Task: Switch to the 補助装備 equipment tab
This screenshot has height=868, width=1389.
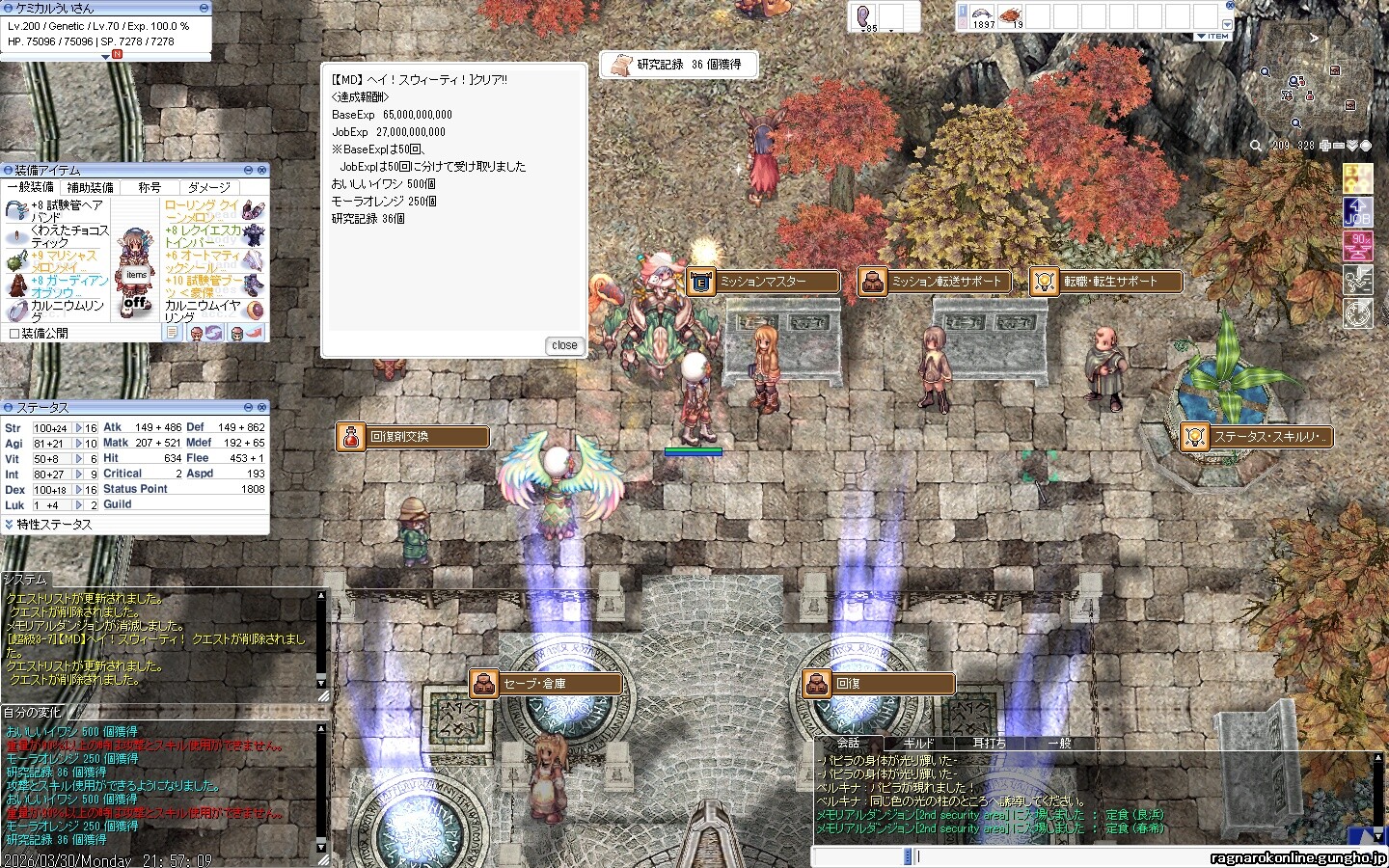Action: [90, 187]
